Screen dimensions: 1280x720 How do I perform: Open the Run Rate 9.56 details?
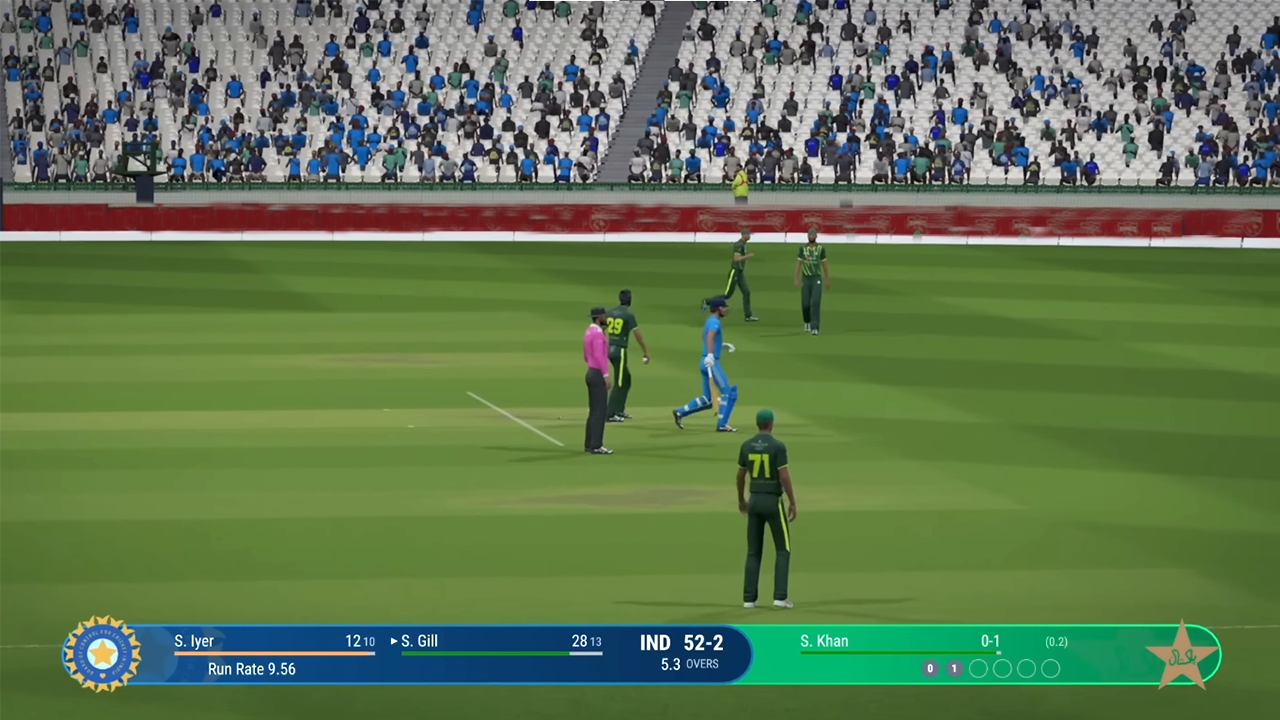coord(251,669)
